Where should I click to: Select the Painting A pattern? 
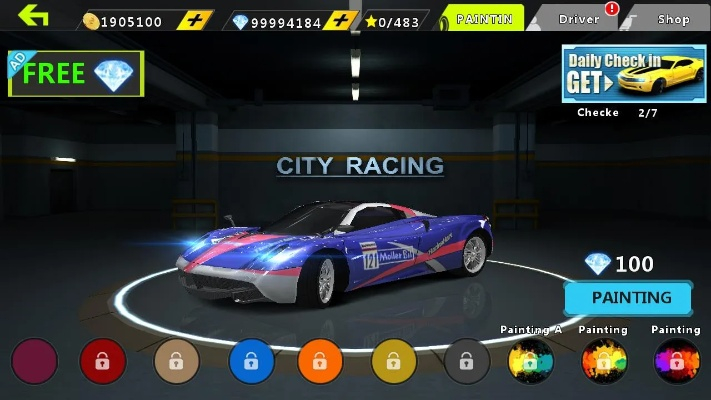[x=531, y=360]
